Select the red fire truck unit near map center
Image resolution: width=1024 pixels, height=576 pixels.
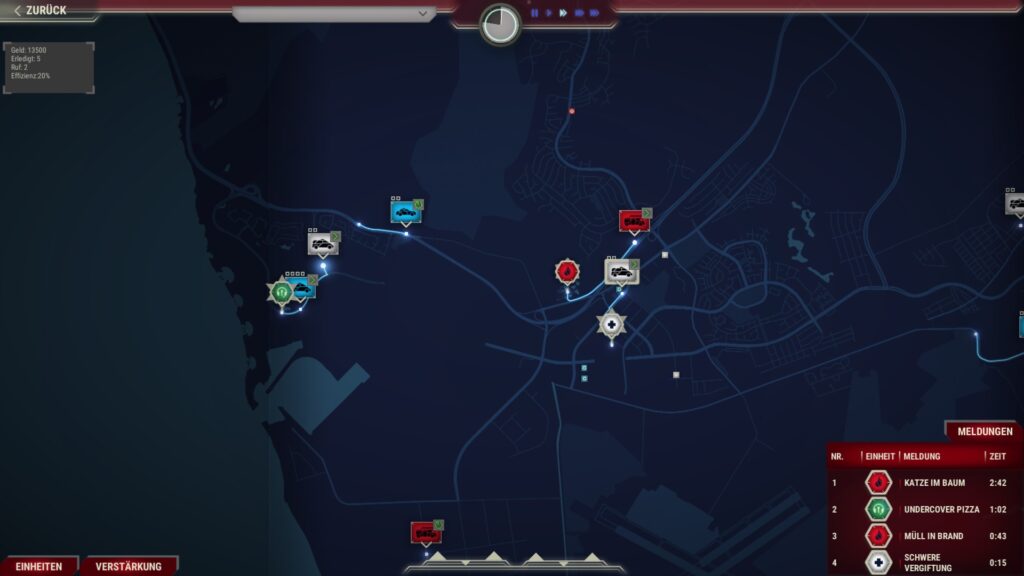pyautogui.click(x=633, y=220)
